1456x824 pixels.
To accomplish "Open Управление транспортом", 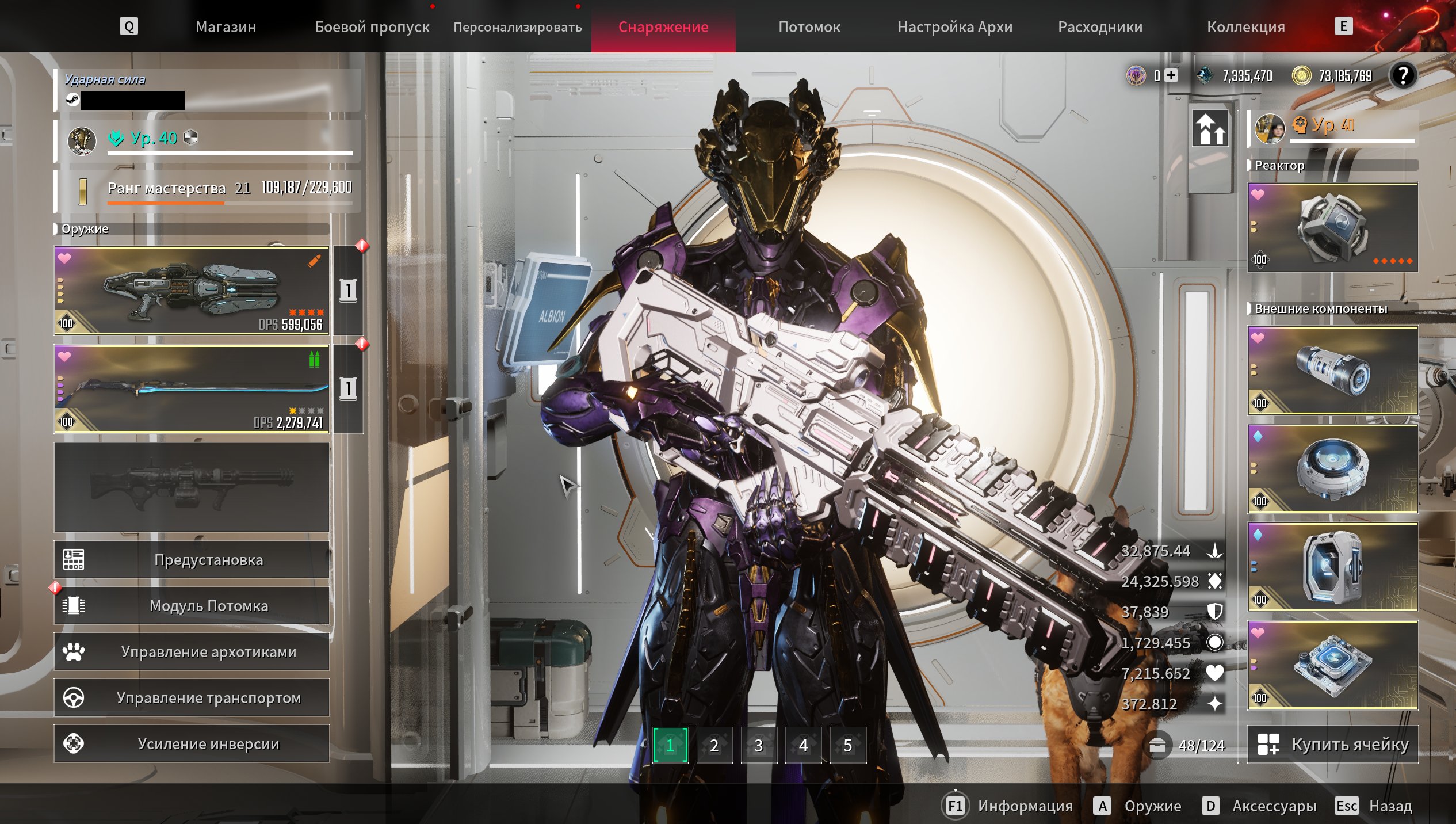I will (192, 697).
